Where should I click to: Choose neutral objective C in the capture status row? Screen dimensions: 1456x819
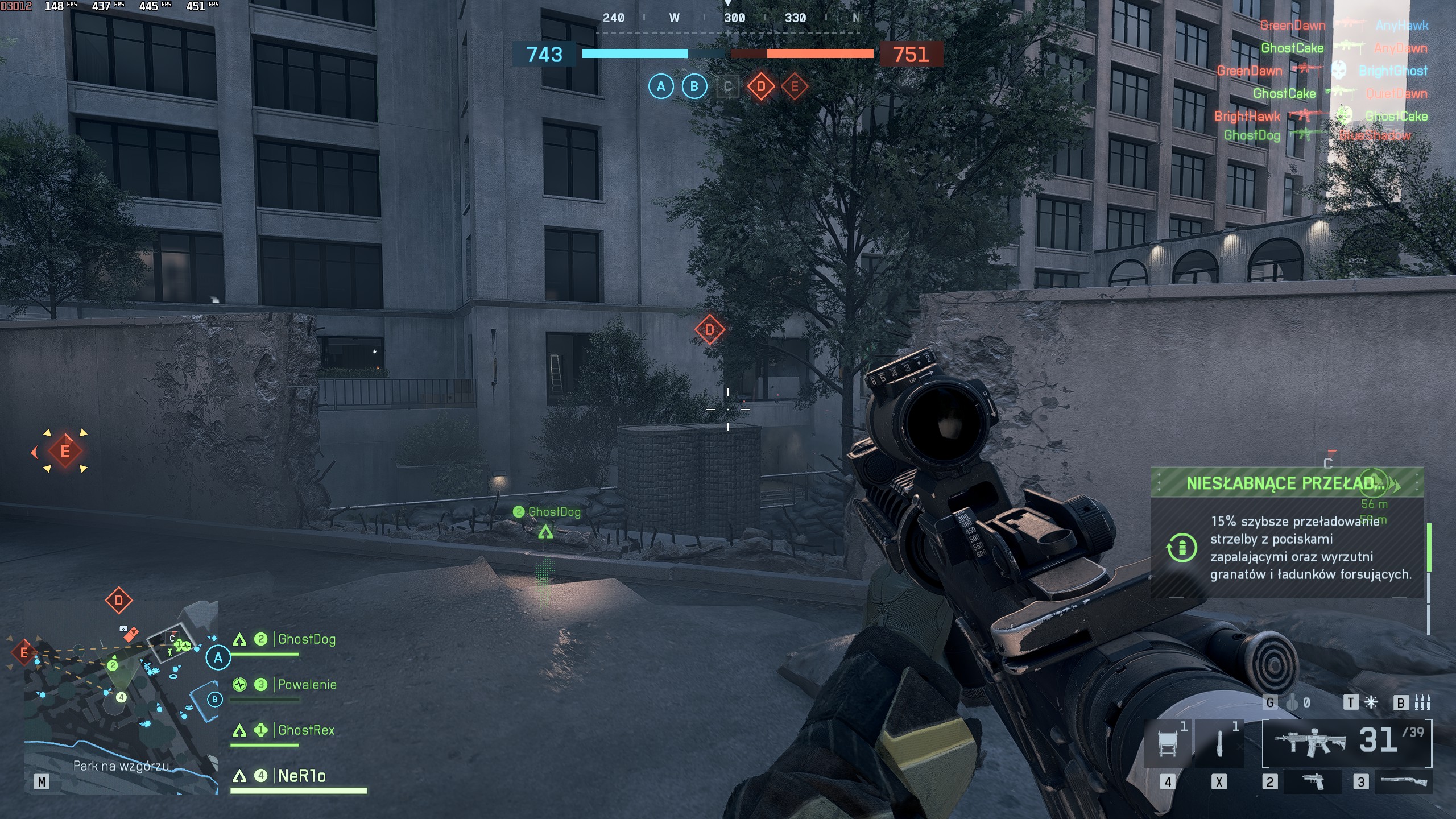[727, 87]
